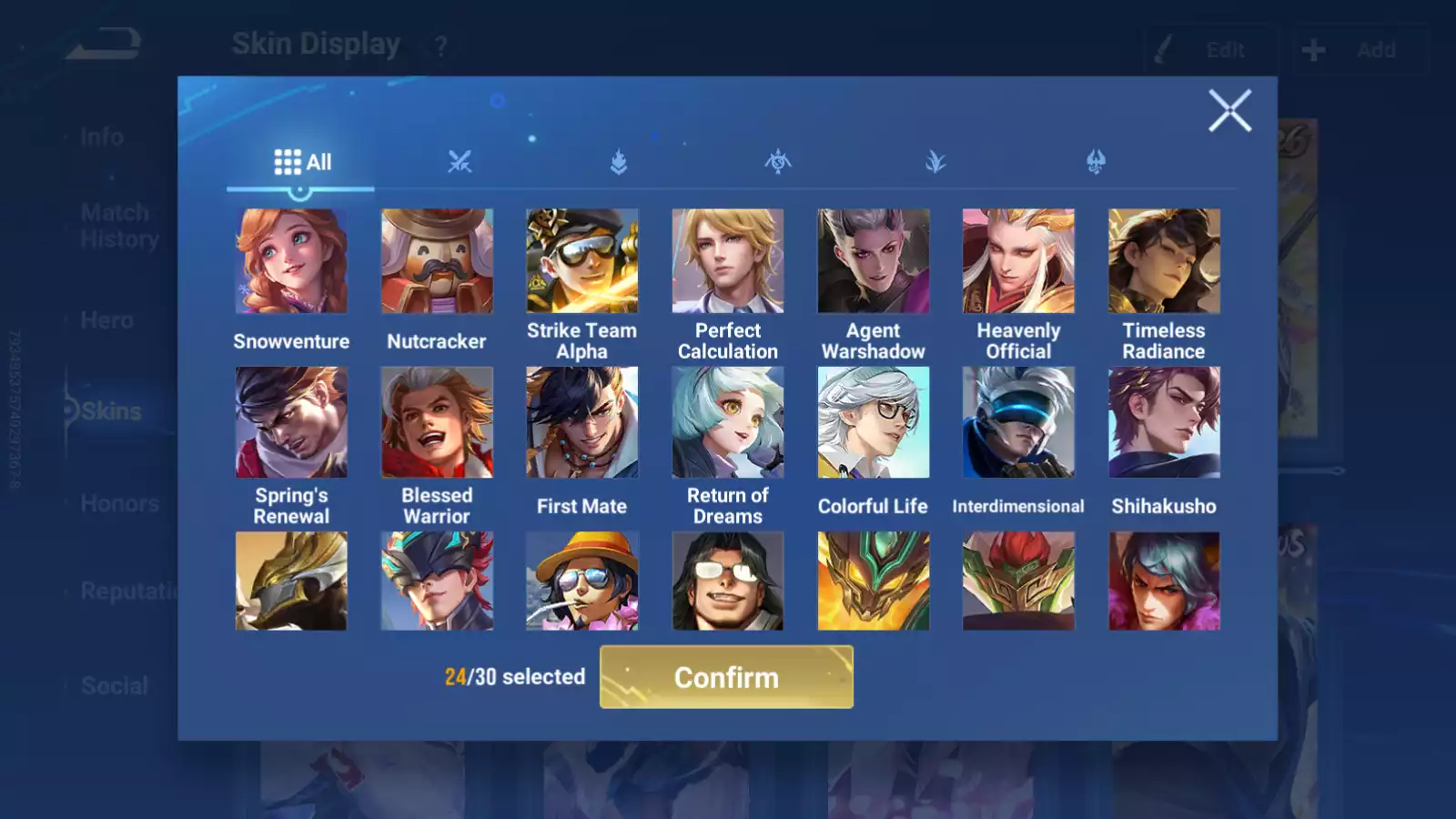Image resolution: width=1456 pixels, height=819 pixels.
Task: Select the First Mate skin
Action: click(582, 422)
